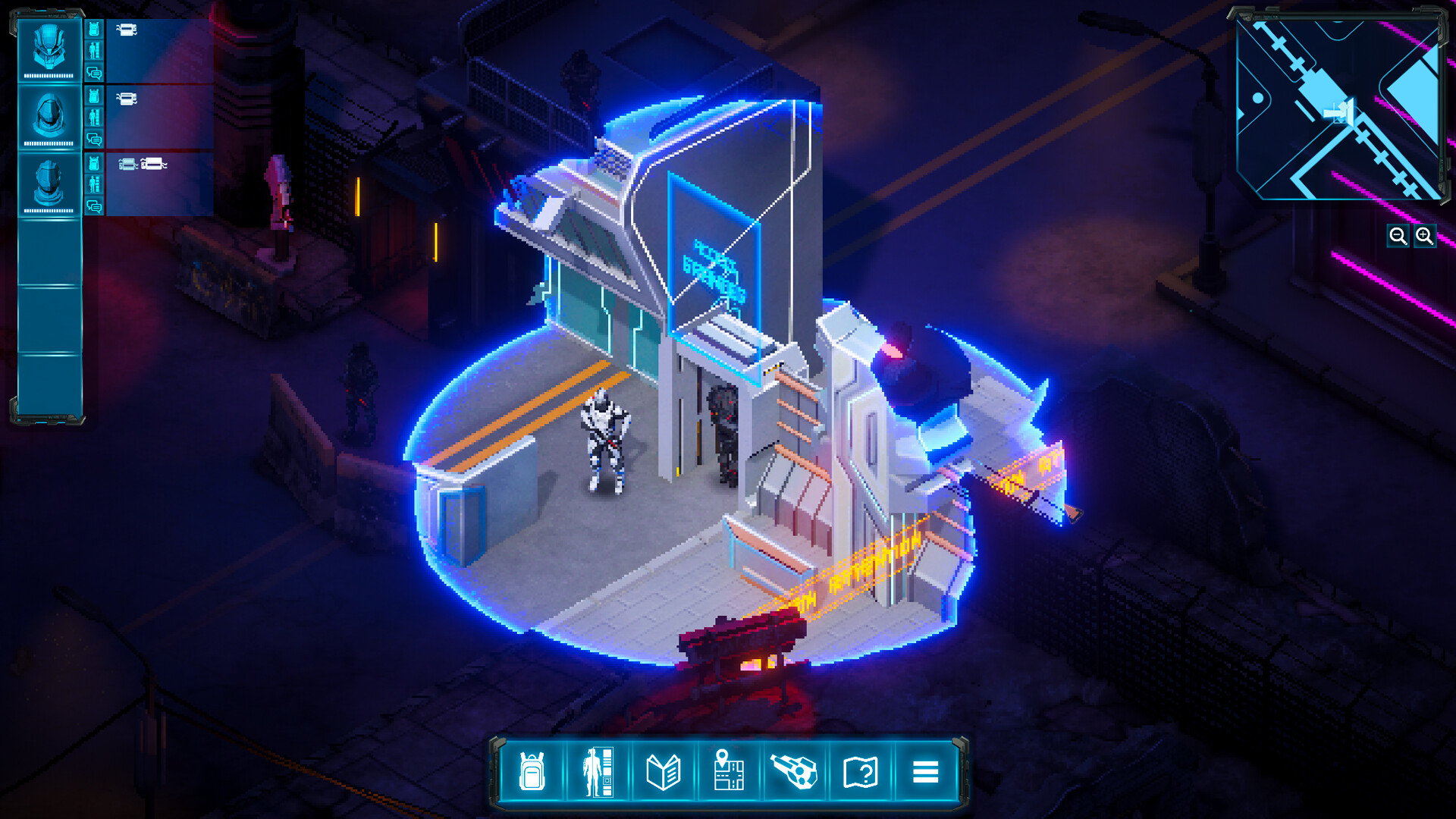Click the top character's health bar

click(x=49, y=74)
